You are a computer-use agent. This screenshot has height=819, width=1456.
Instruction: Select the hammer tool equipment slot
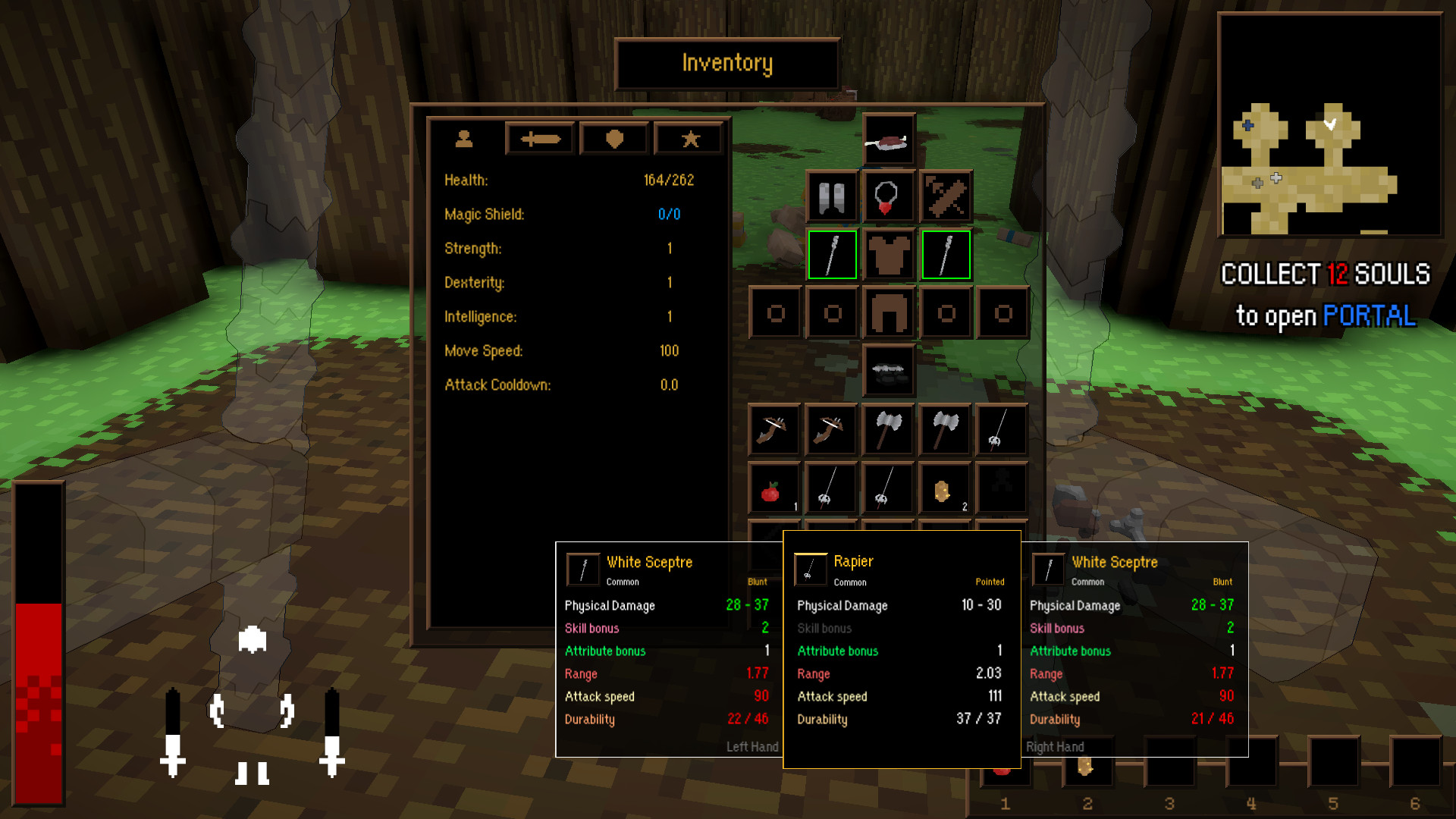coord(945,196)
